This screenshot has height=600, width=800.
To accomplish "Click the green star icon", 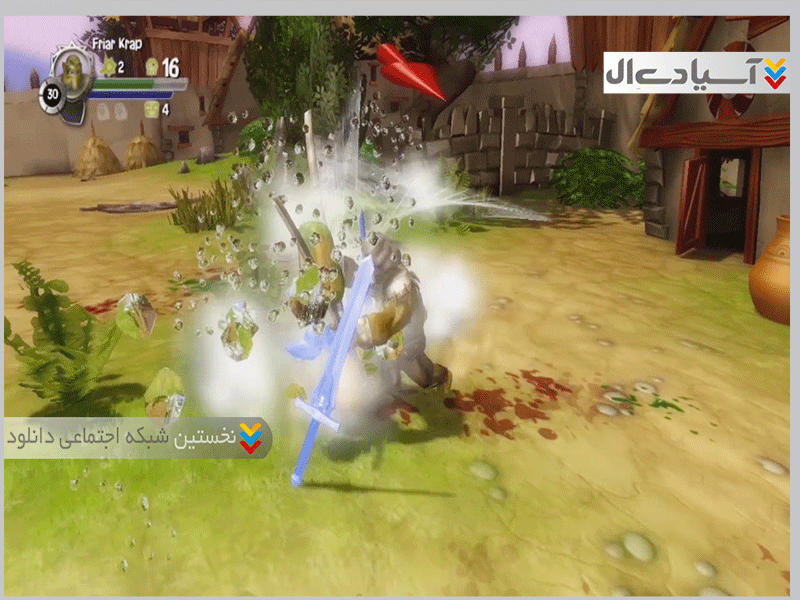I will click(x=106, y=67).
